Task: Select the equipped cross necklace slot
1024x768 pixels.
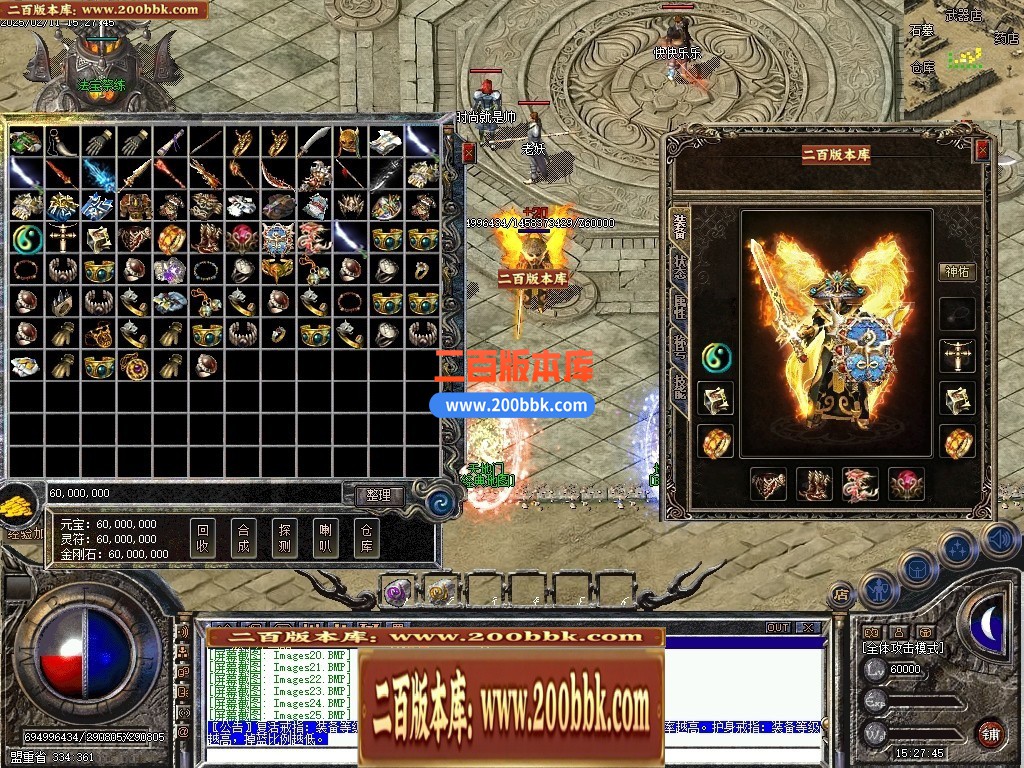Action: click(x=957, y=356)
